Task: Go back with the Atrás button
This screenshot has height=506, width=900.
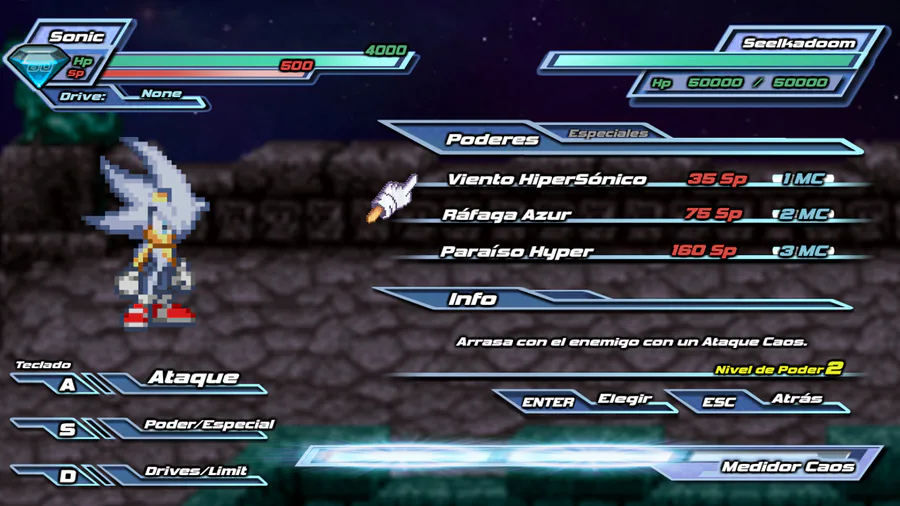Action: click(x=796, y=399)
